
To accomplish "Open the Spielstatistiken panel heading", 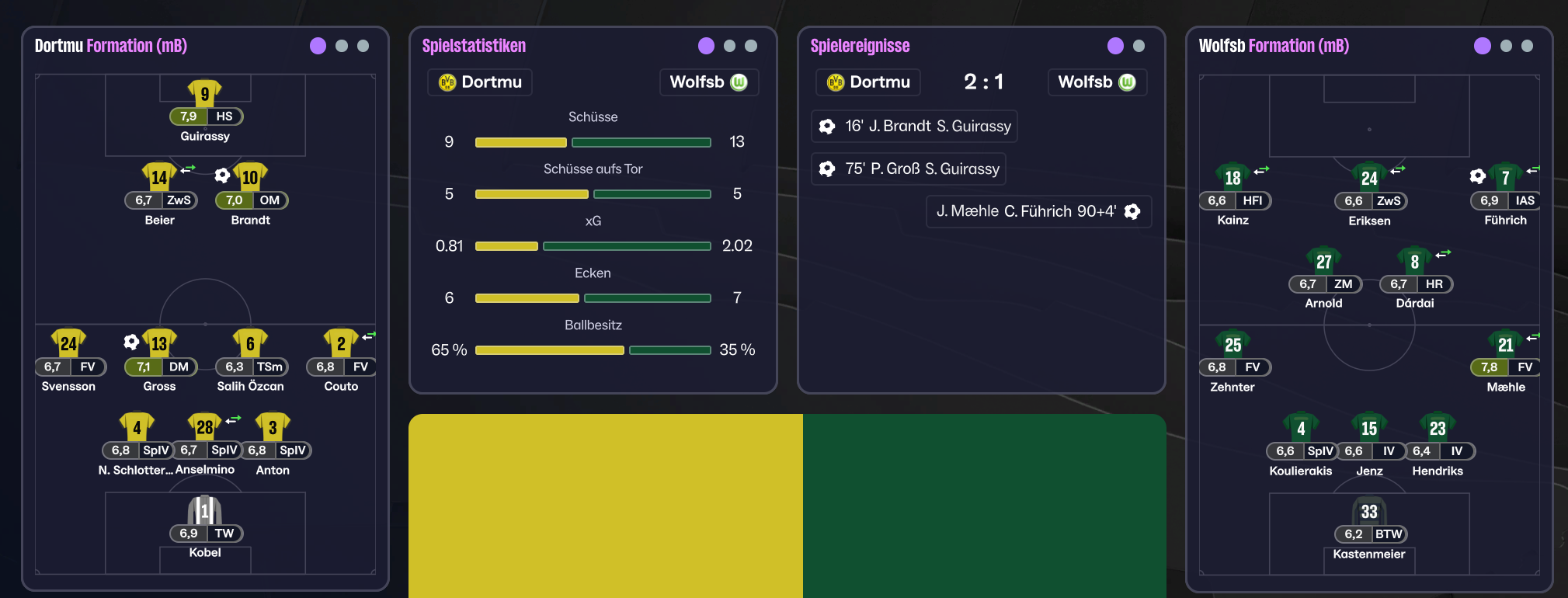I will point(474,46).
